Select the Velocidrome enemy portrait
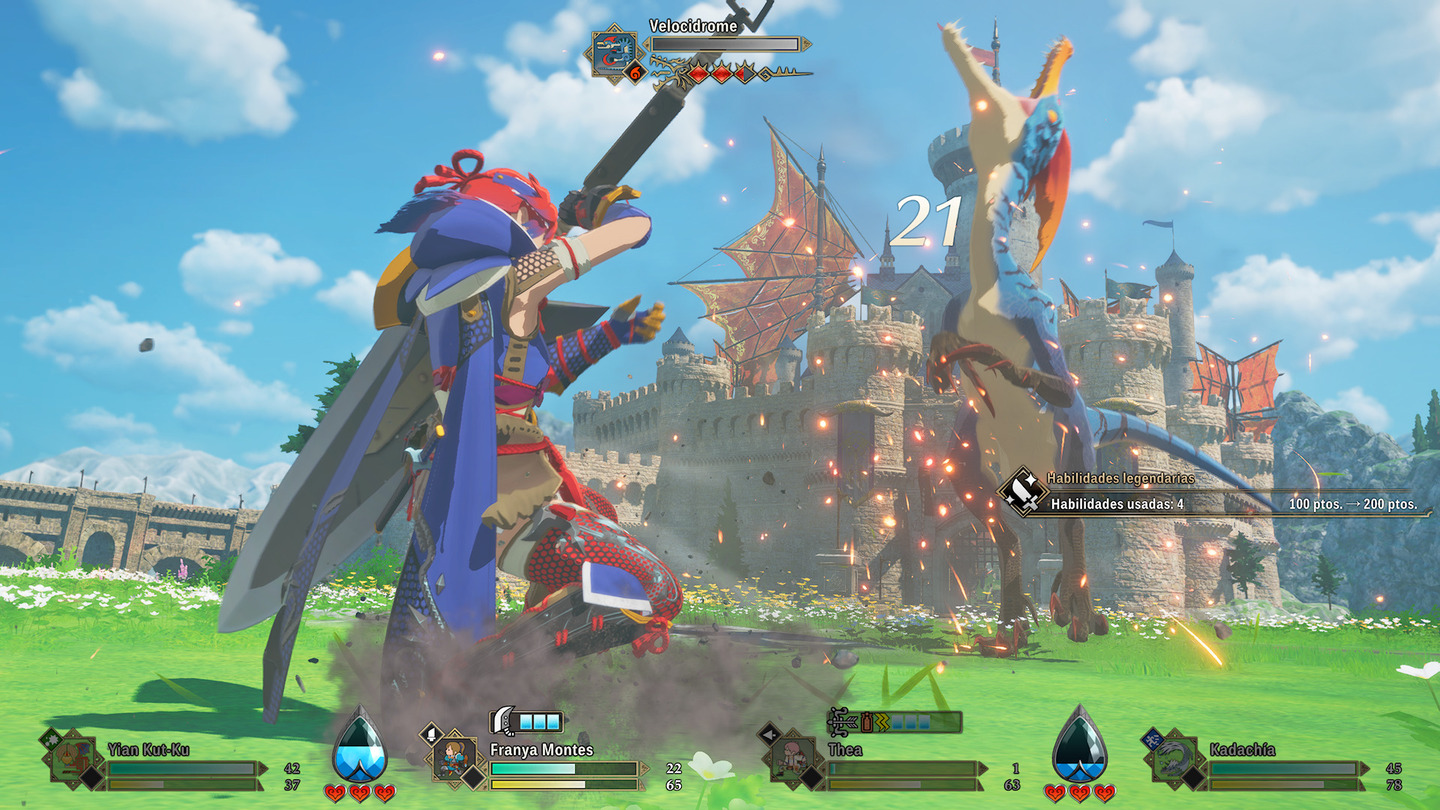This screenshot has height=810, width=1440. click(x=613, y=52)
